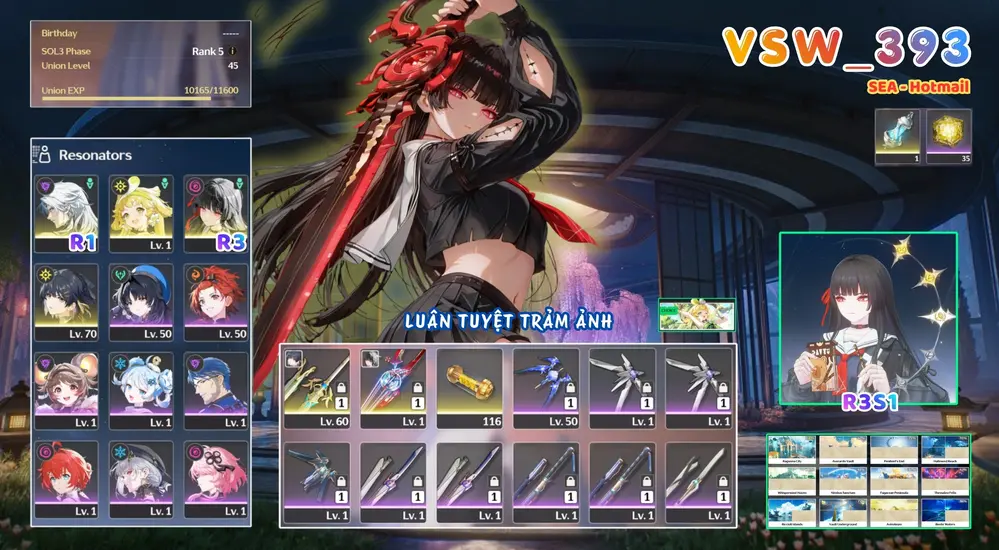The width and height of the screenshot is (999, 550).
Task: Choose the yellow-haired resonator portrait
Action: (x=140, y=213)
